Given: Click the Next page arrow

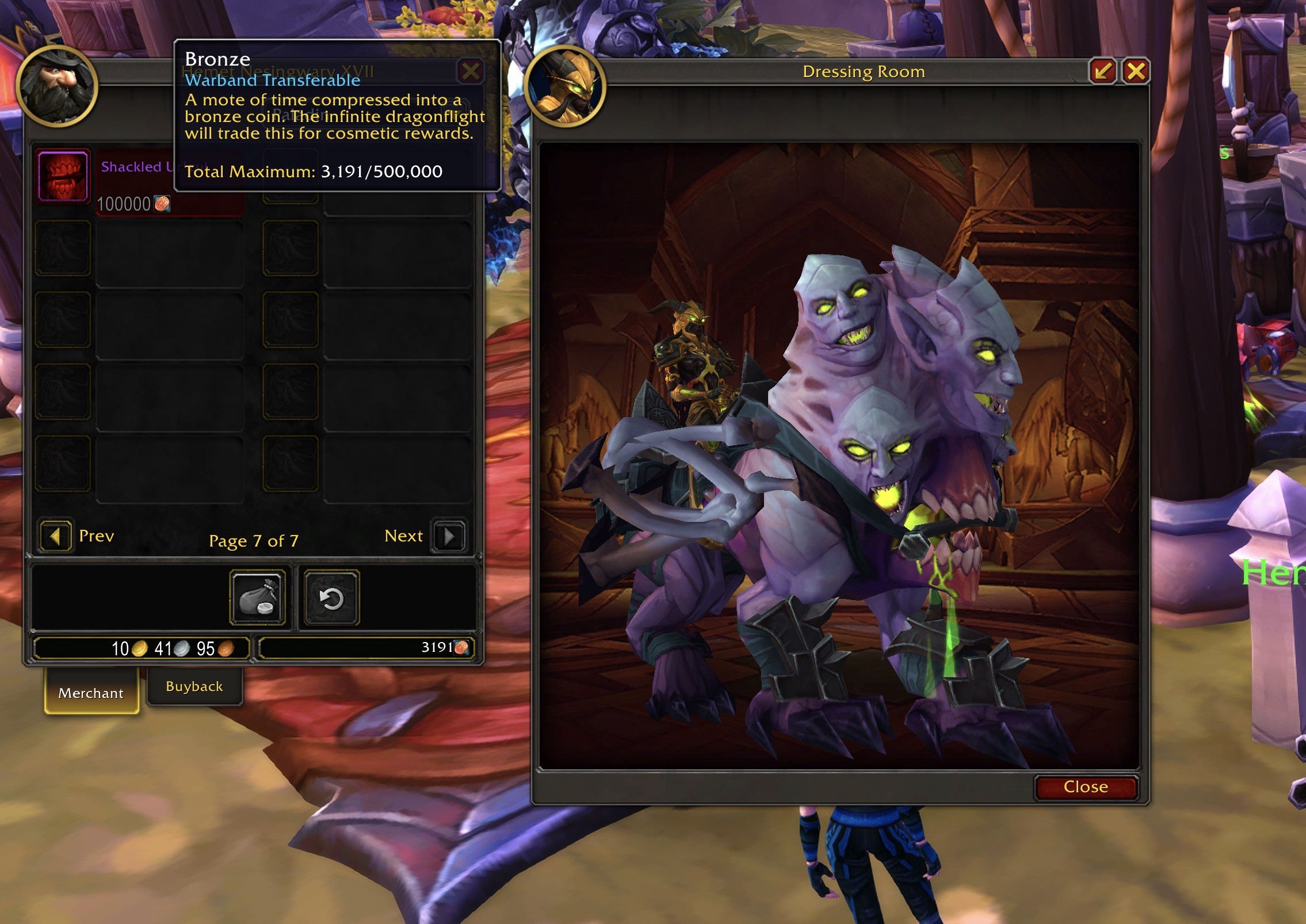Looking at the screenshot, I should pyautogui.click(x=449, y=536).
